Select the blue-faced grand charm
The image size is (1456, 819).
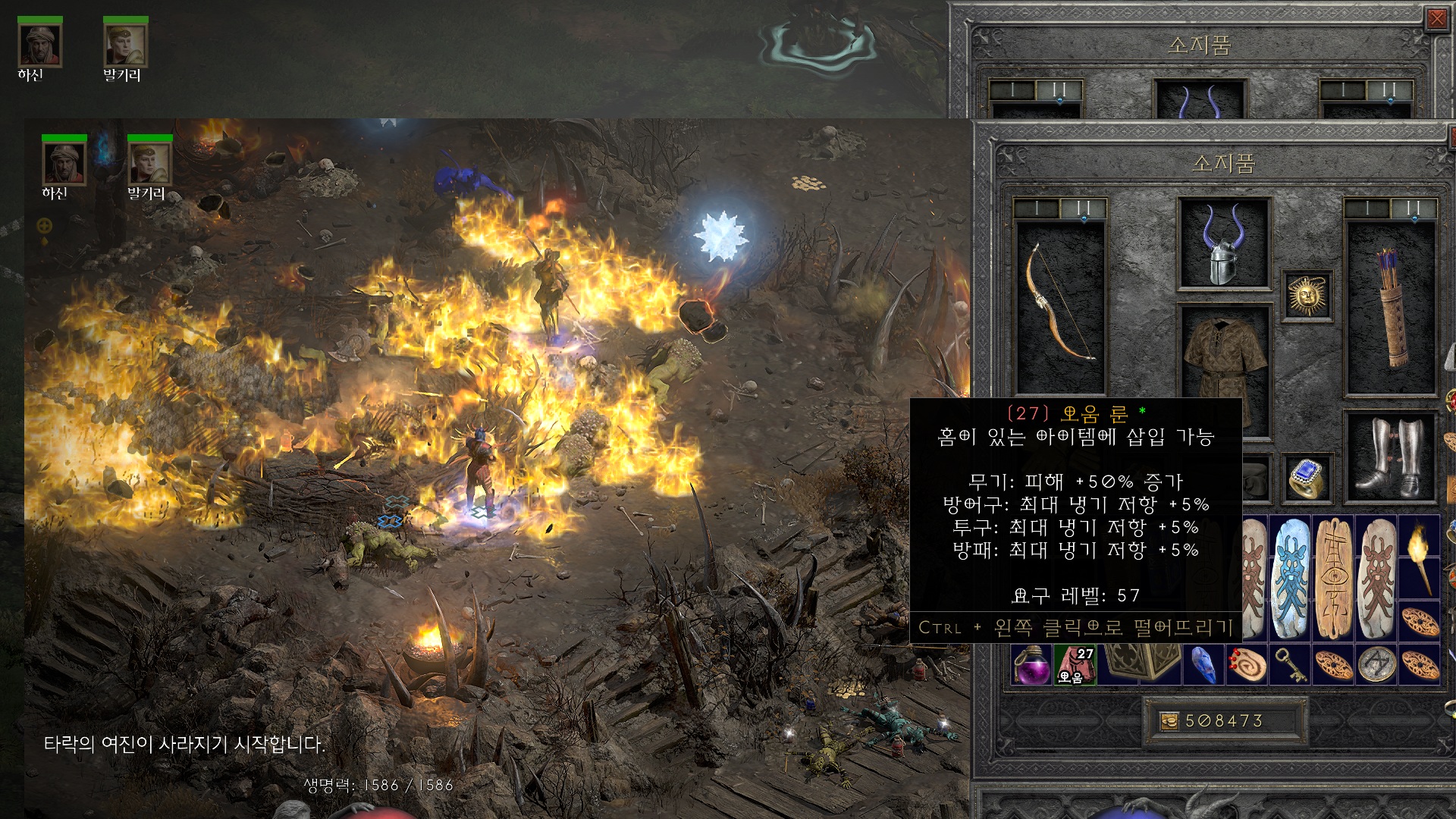click(x=1290, y=576)
